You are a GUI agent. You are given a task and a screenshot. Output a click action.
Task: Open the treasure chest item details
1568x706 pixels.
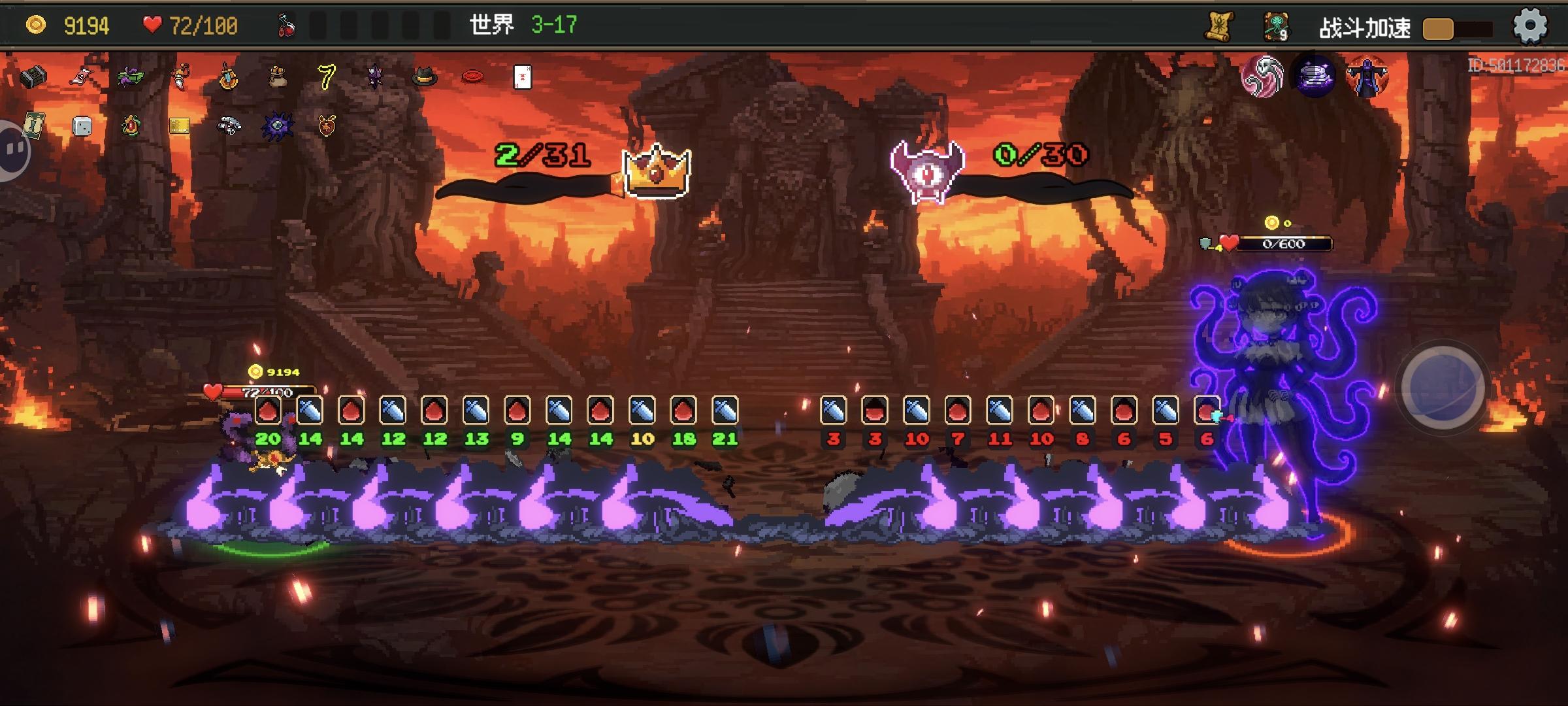pos(33,78)
